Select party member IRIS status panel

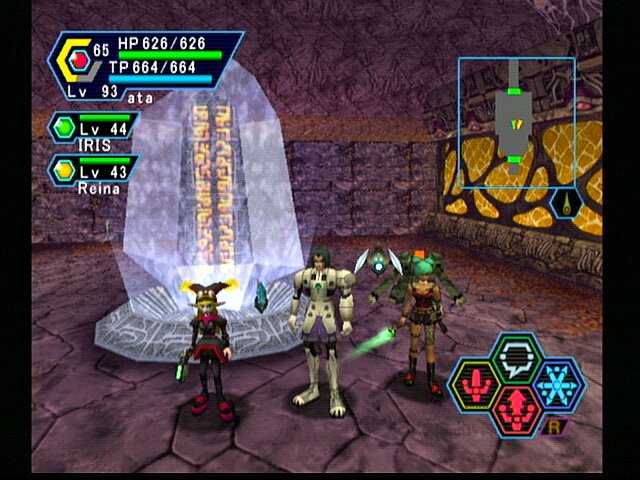tap(93, 132)
